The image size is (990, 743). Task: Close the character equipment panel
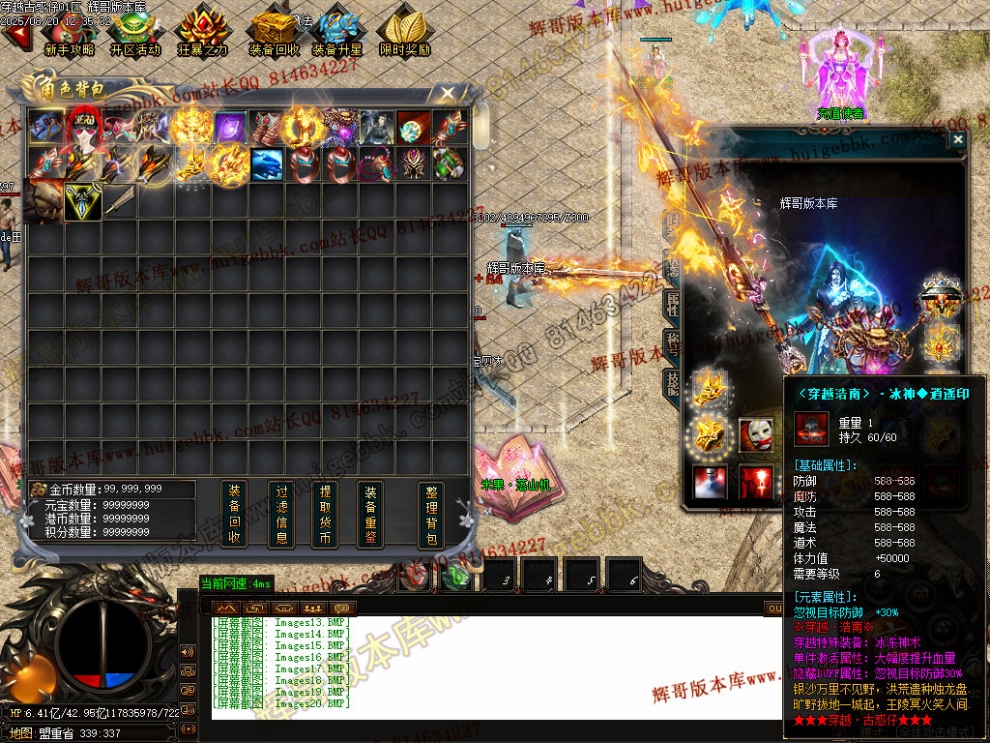pos(957,140)
